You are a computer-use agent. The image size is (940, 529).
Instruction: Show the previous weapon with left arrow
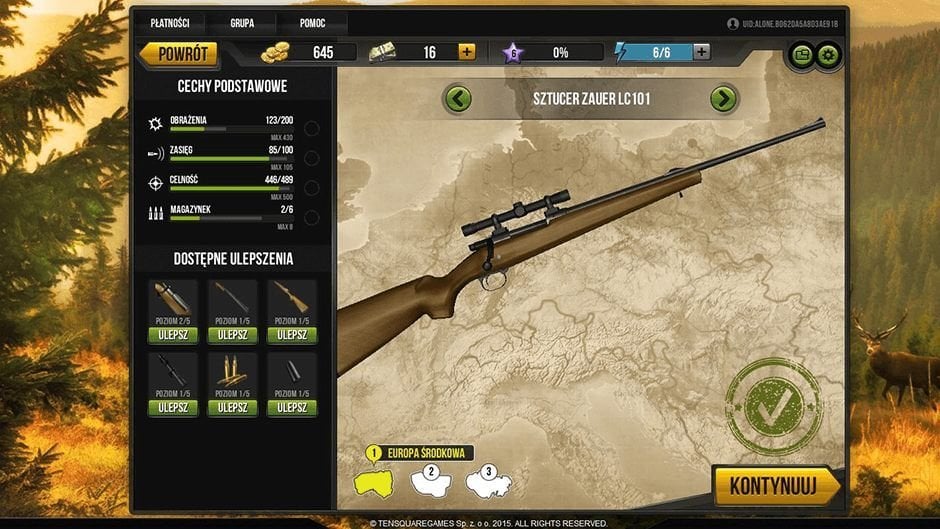[458, 99]
